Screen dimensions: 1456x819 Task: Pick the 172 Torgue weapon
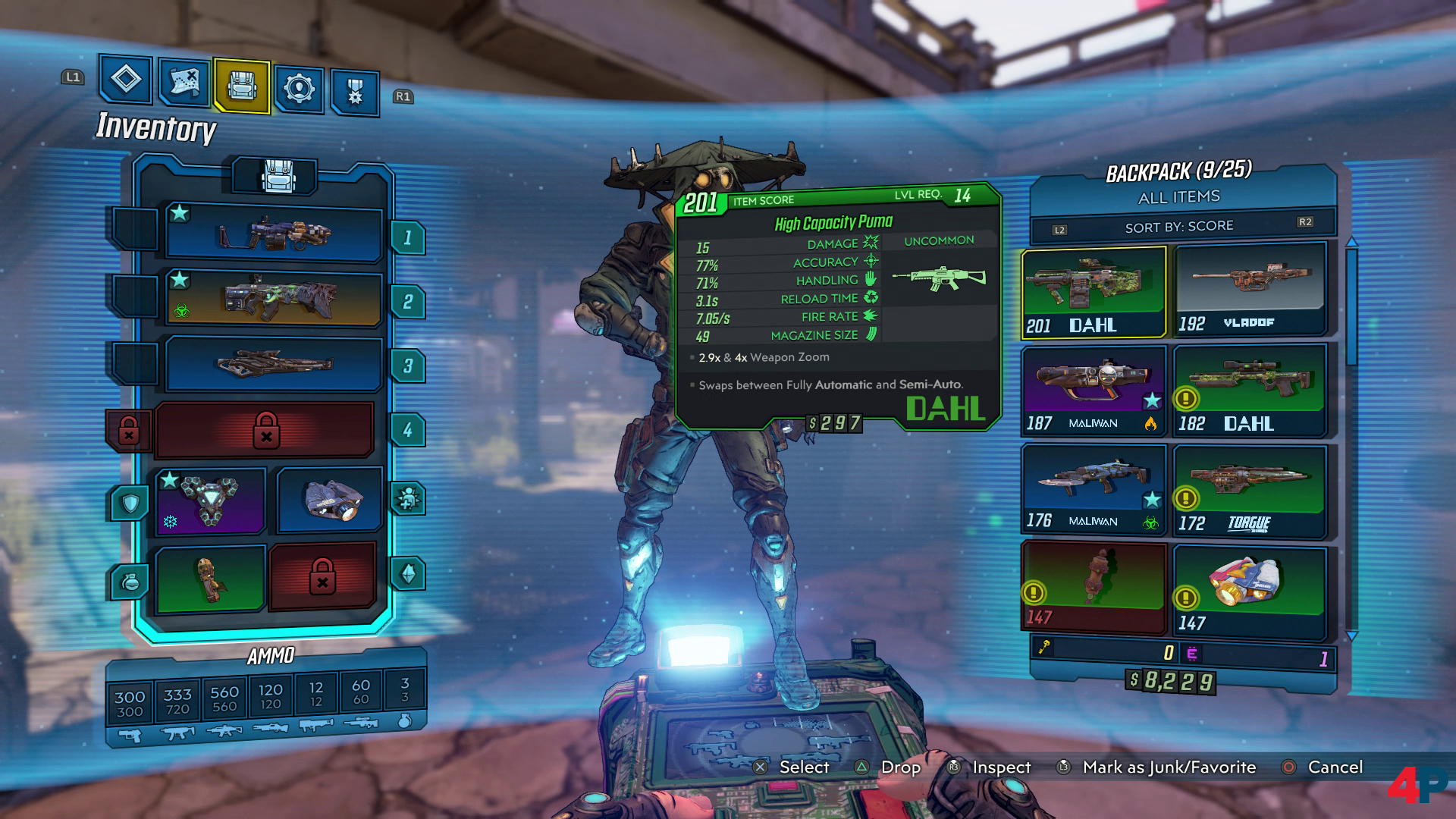click(1249, 491)
